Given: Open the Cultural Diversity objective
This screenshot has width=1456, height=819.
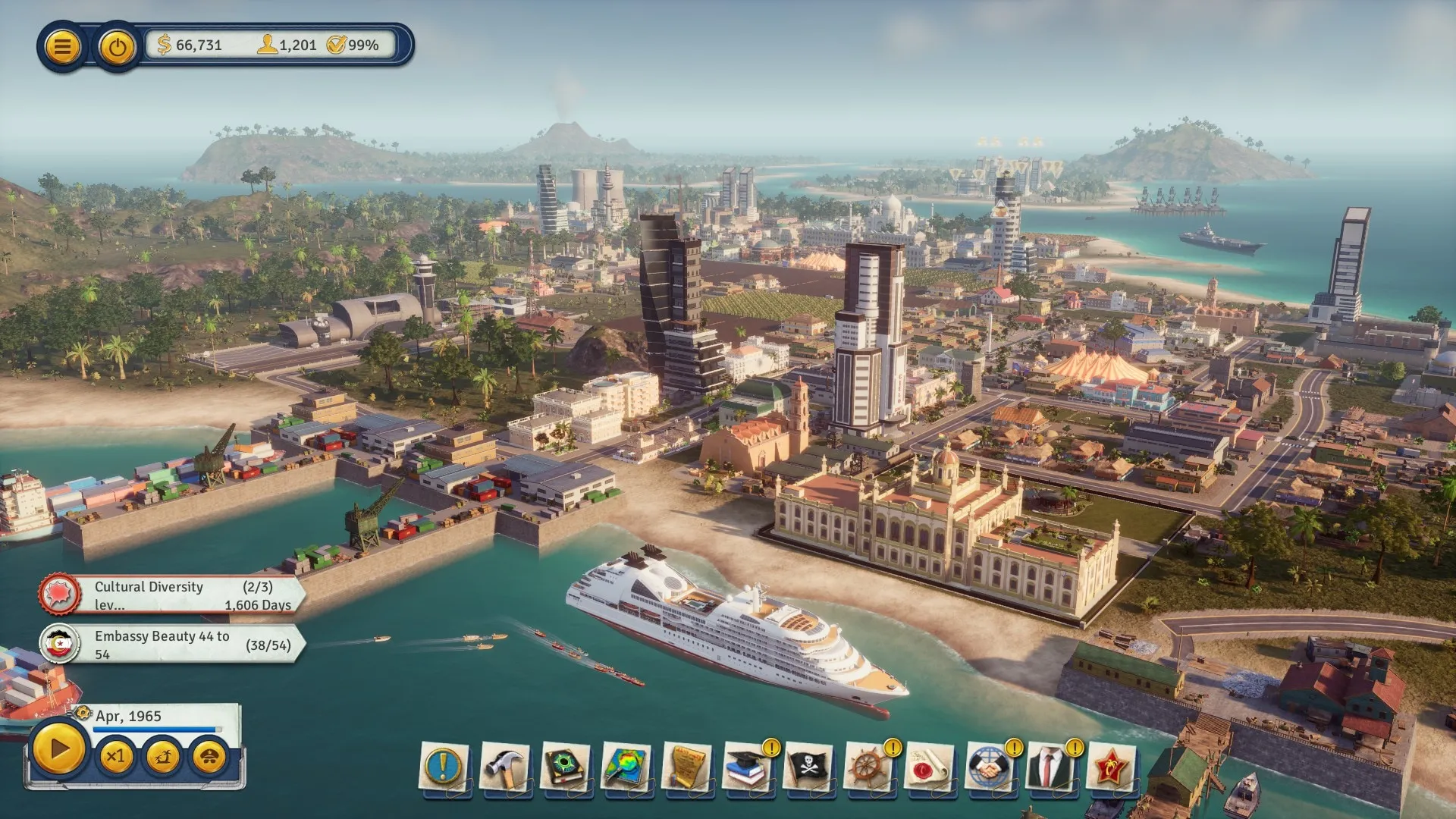Looking at the screenshot, I should pos(173,595).
